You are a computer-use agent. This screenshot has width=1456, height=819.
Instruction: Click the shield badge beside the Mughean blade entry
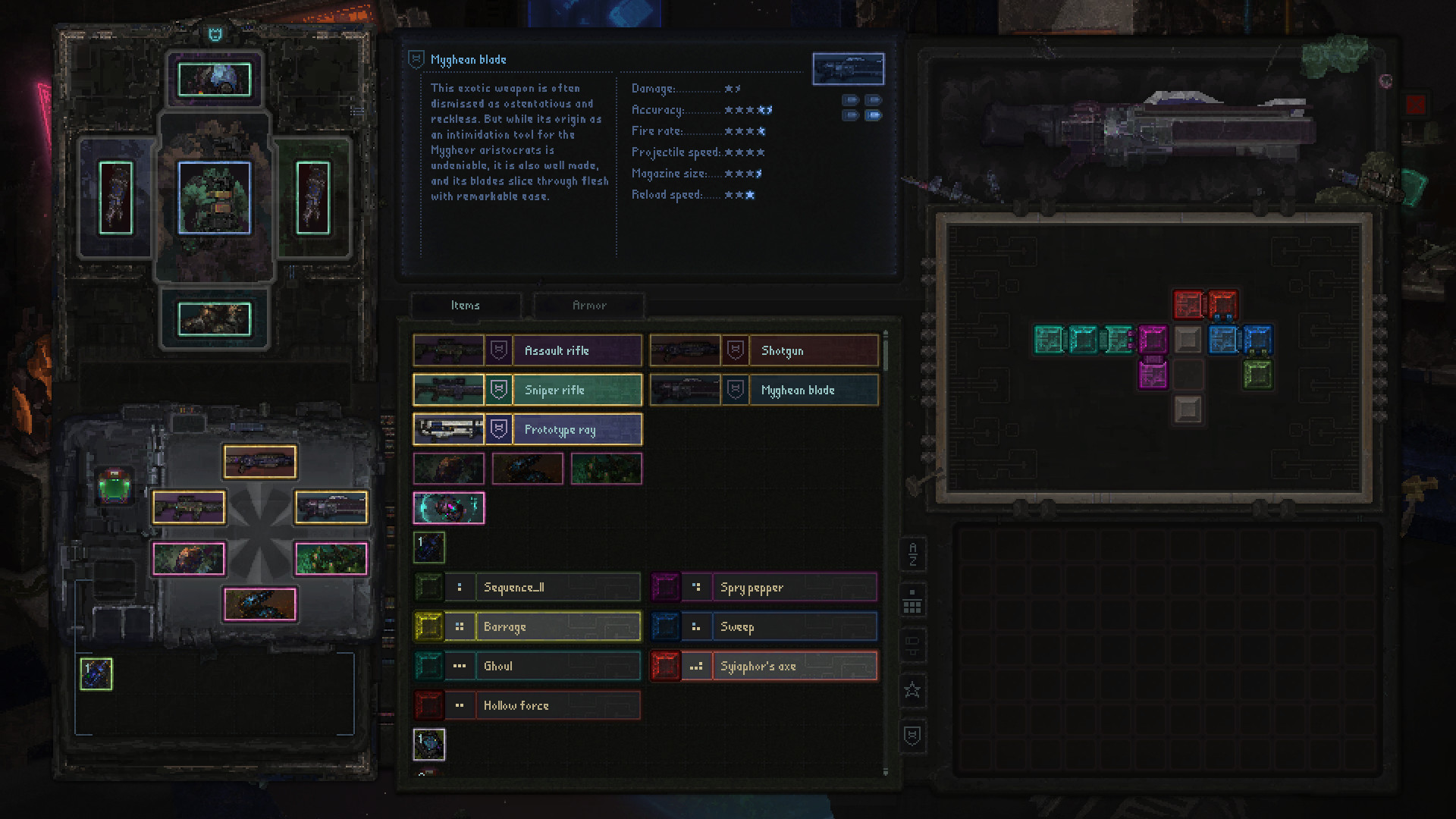733,390
